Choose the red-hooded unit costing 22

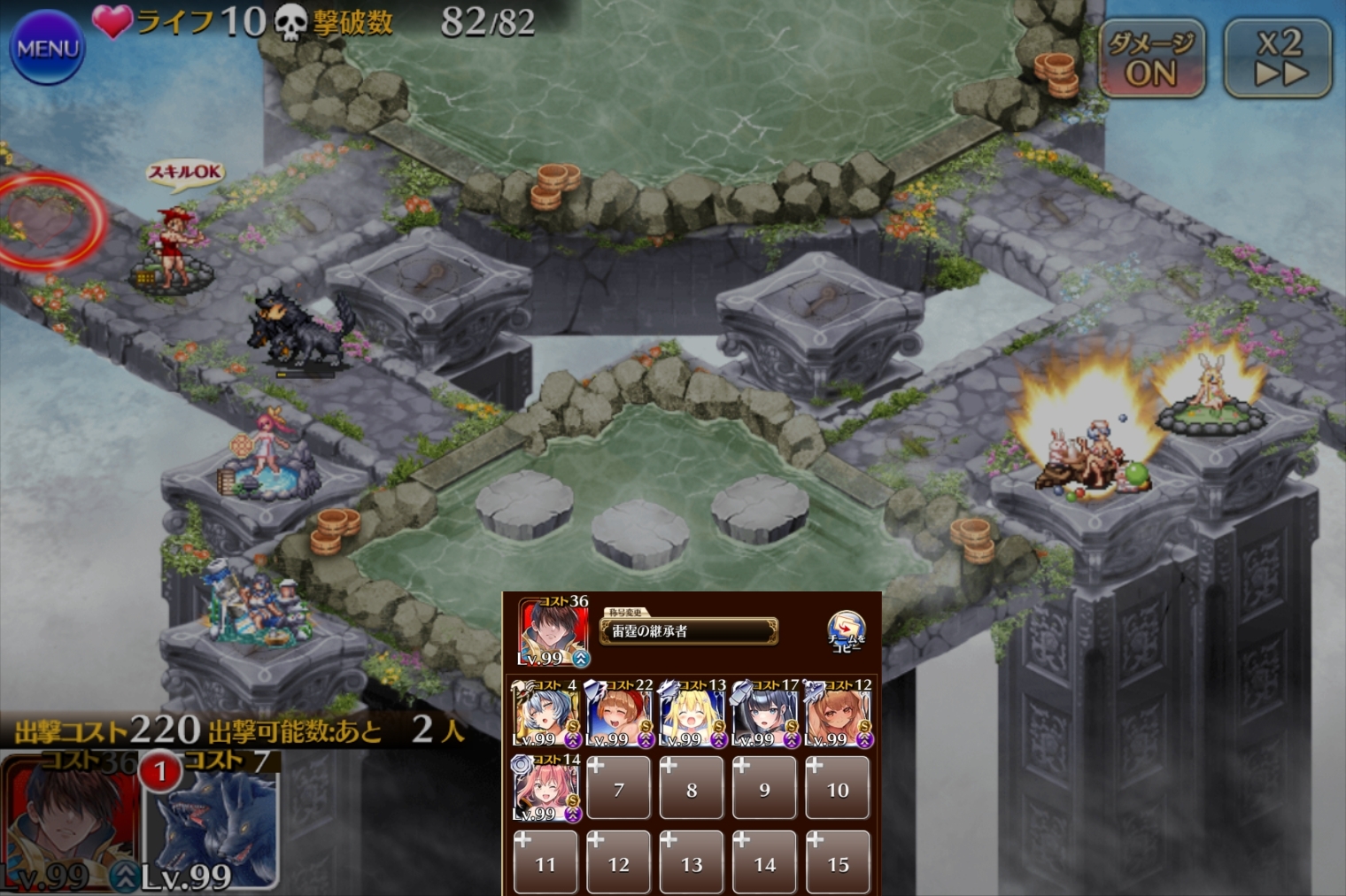tap(618, 714)
